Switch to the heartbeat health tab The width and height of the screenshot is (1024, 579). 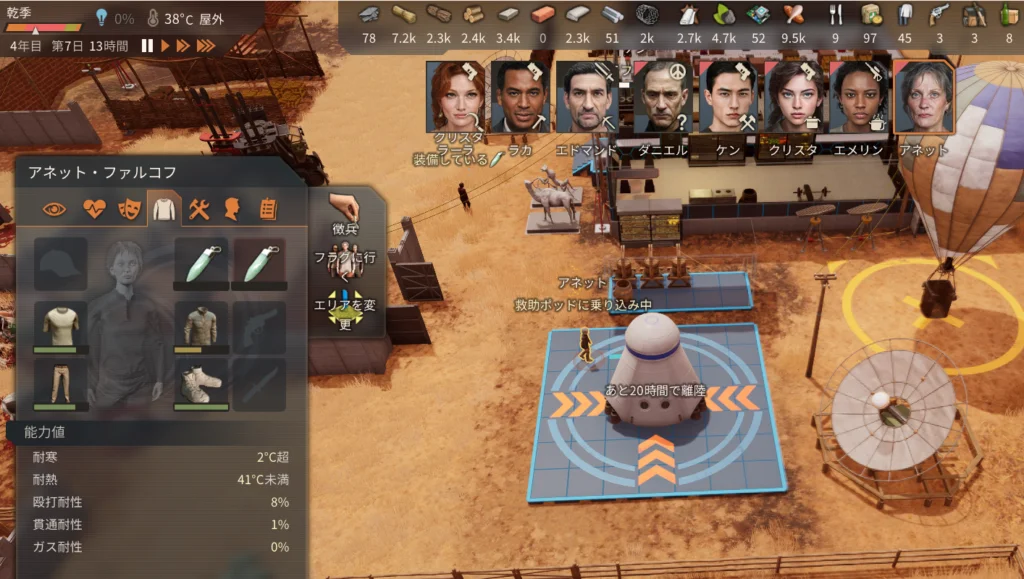point(93,209)
